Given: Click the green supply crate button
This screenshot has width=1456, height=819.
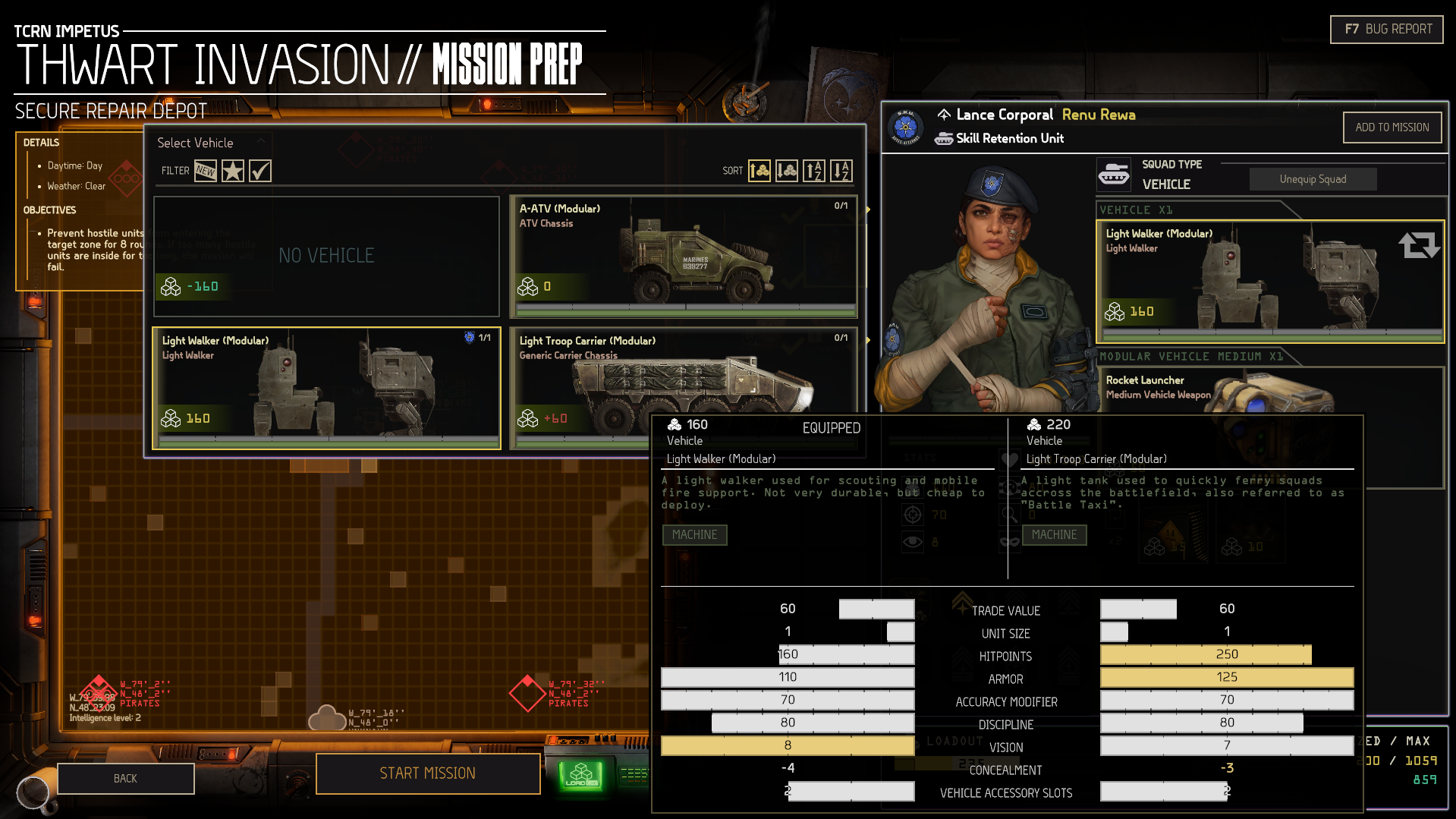Looking at the screenshot, I should coord(581,775).
